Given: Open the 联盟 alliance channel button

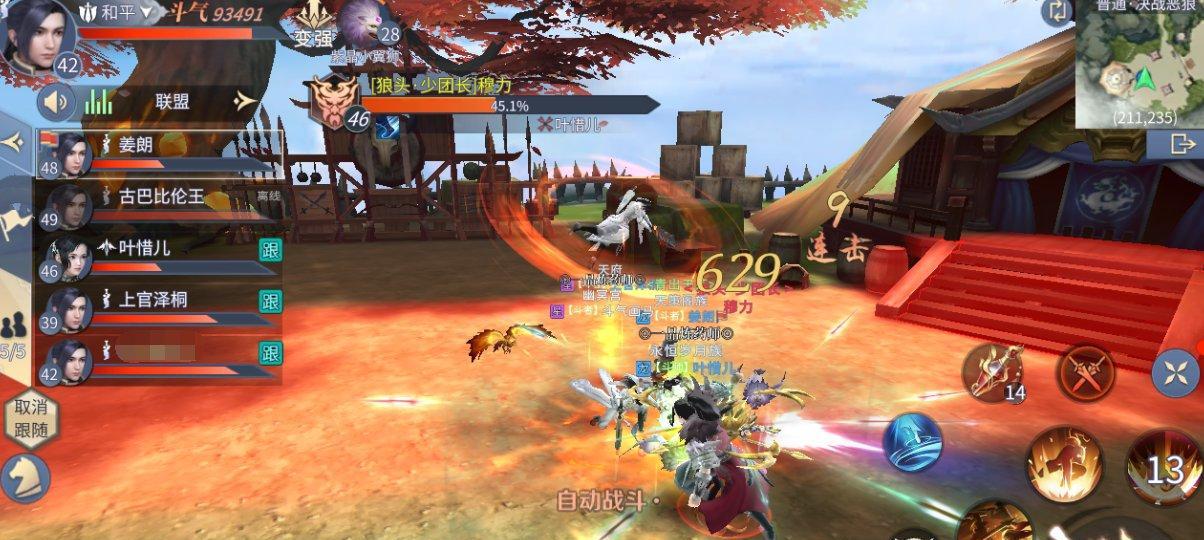Looking at the screenshot, I should (172, 101).
